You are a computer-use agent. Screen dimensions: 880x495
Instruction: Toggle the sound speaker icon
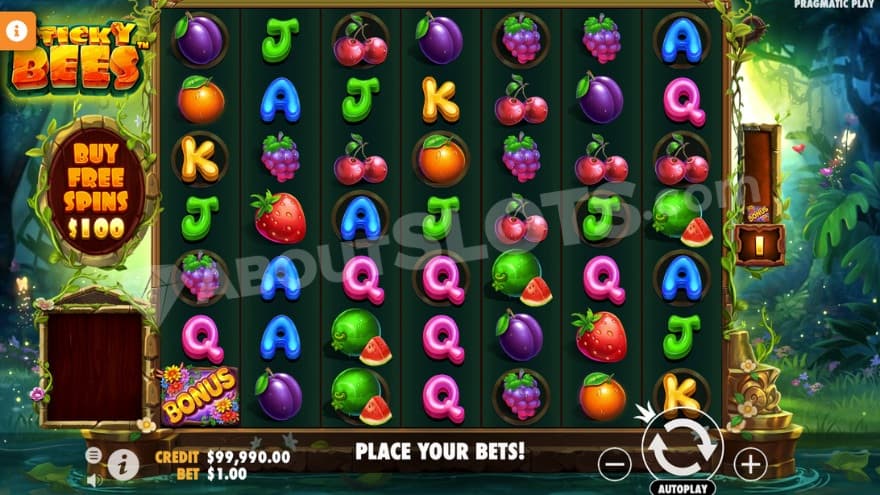click(x=93, y=479)
